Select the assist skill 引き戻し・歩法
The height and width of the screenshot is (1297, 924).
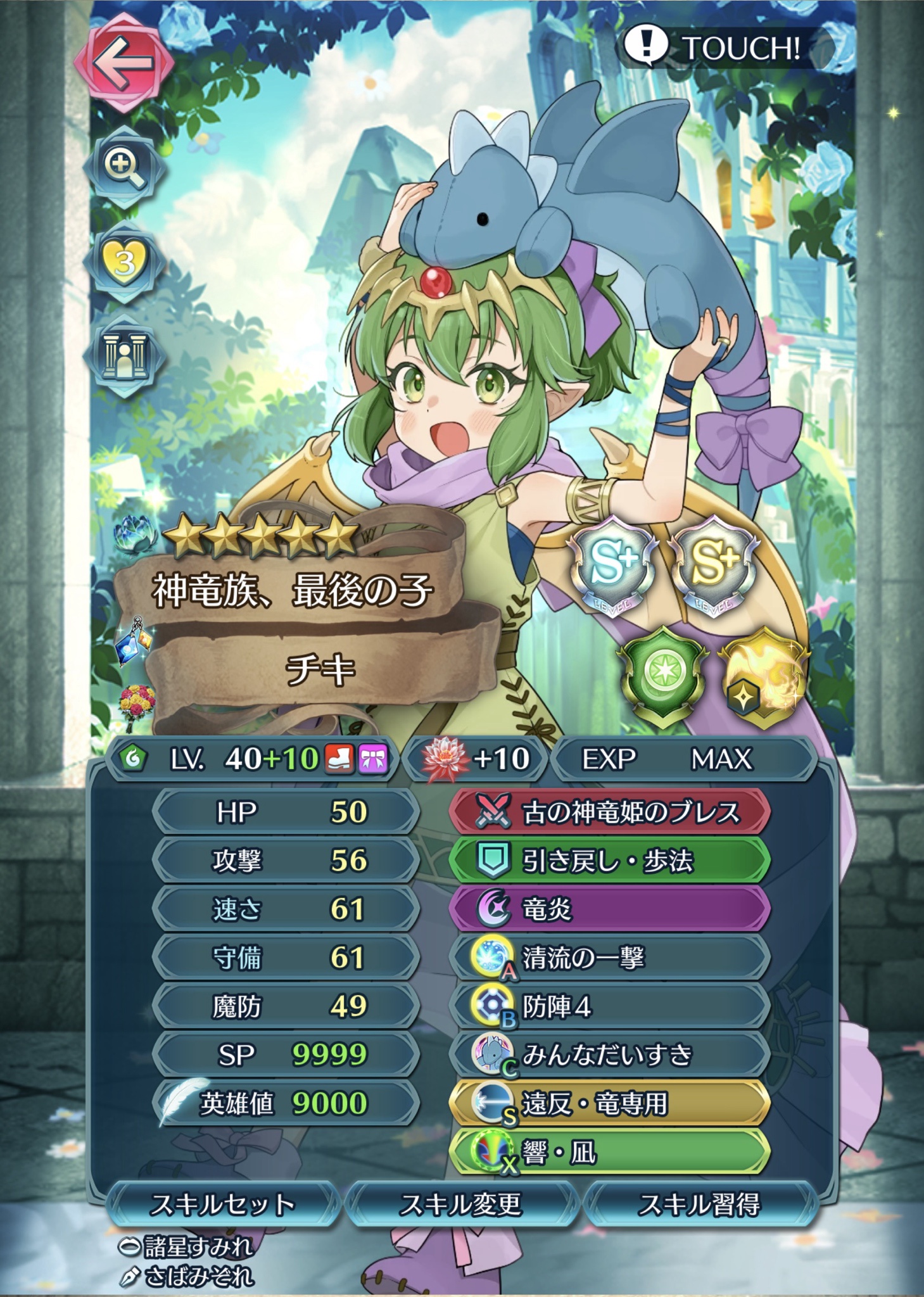[609, 861]
